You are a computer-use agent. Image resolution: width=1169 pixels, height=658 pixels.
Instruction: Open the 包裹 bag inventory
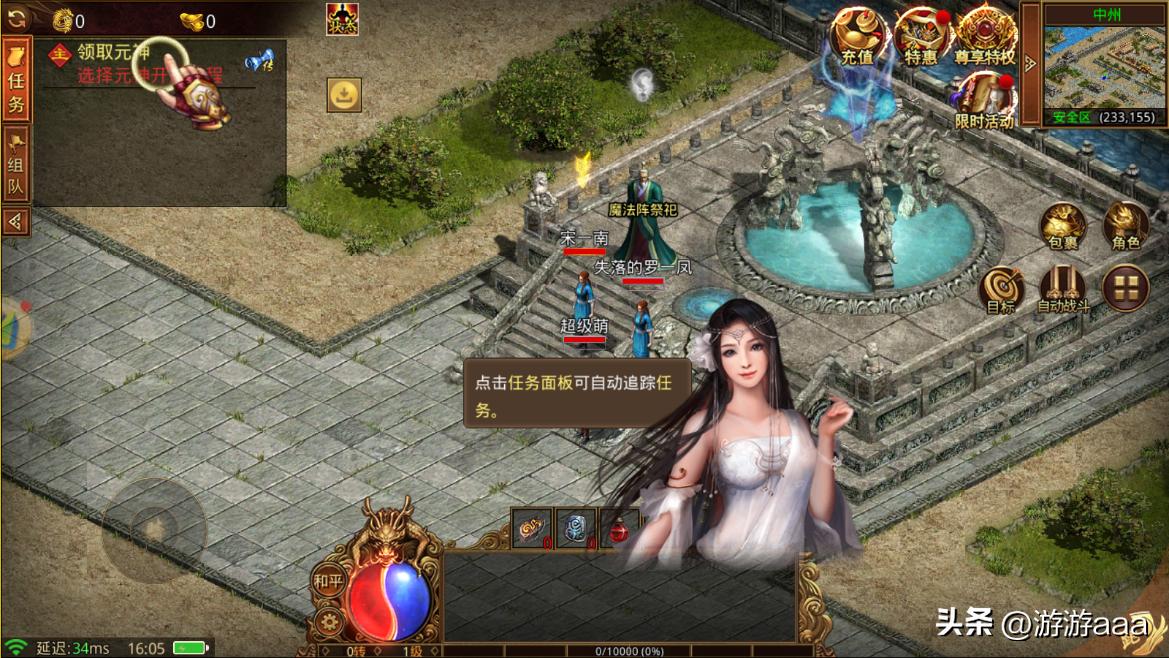pos(1063,226)
